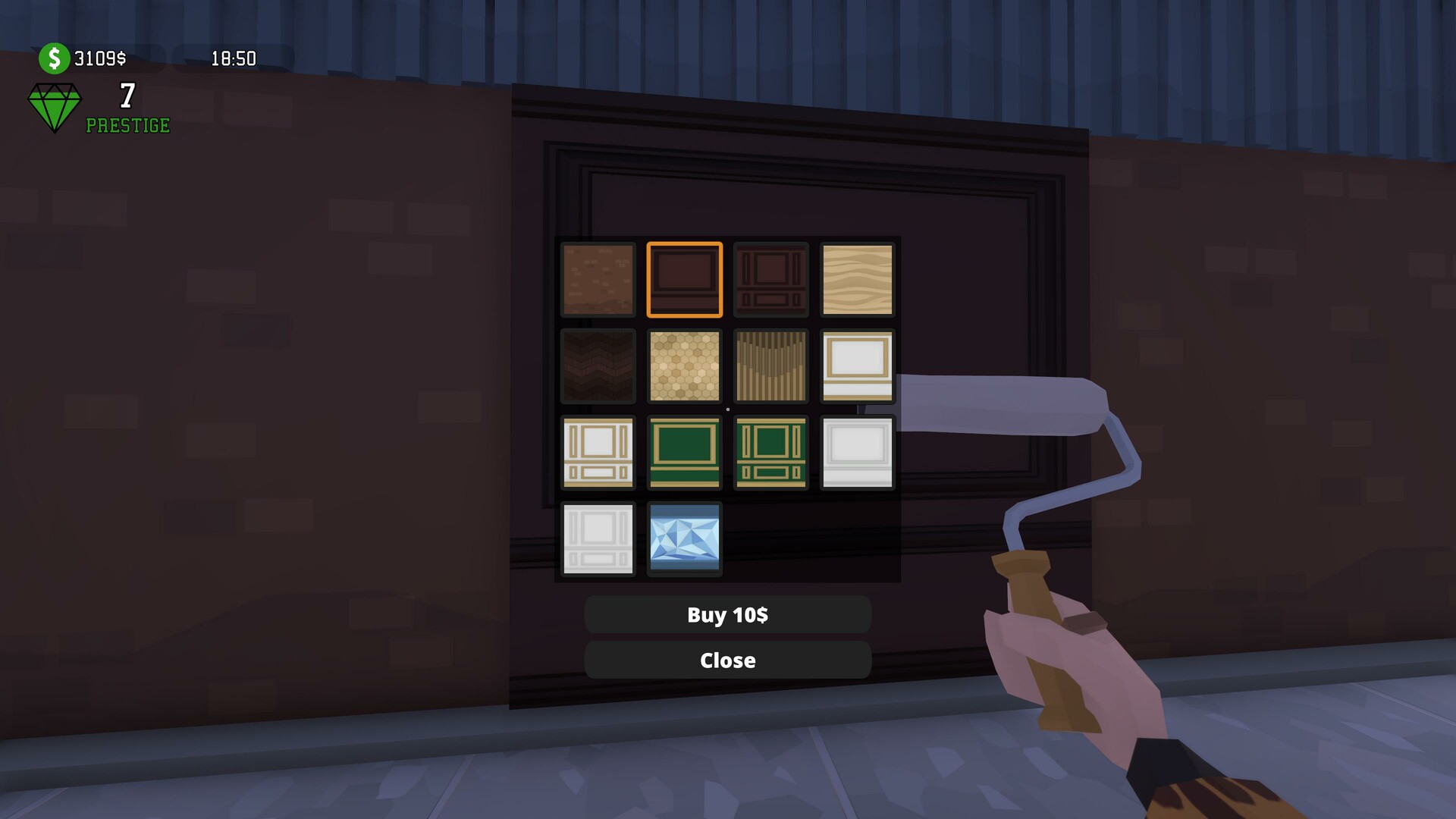Choose the green panel with gold border

[x=684, y=452]
